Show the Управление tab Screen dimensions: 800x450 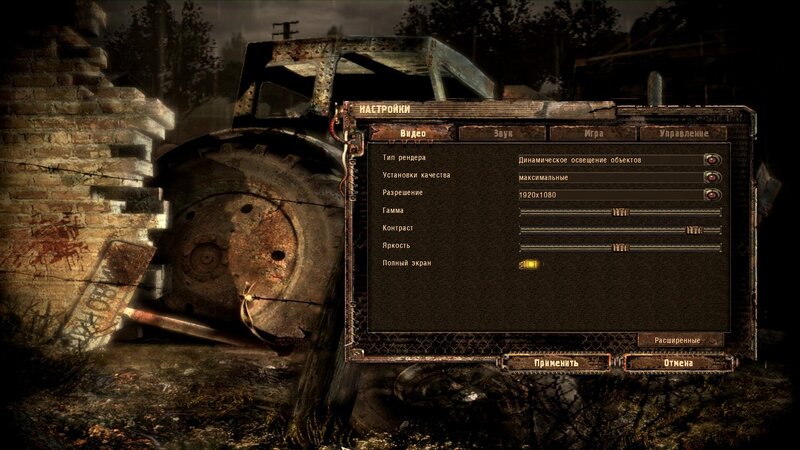(x=684, y=133)
